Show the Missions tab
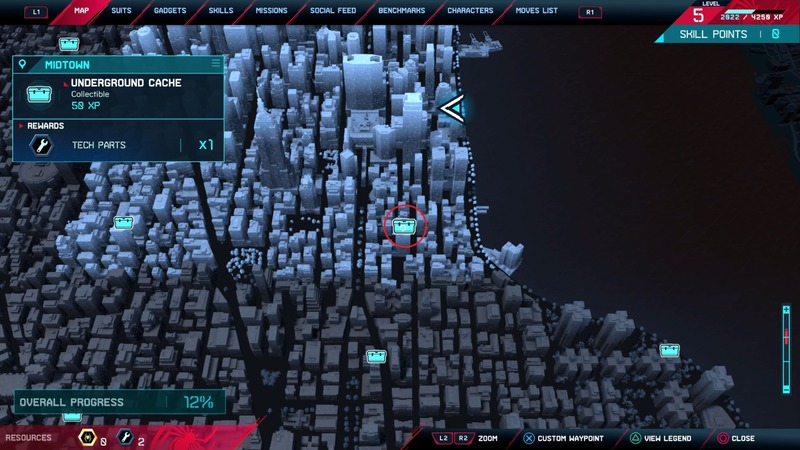This screenshot has width=800, height=450. [x=271, y=11]
